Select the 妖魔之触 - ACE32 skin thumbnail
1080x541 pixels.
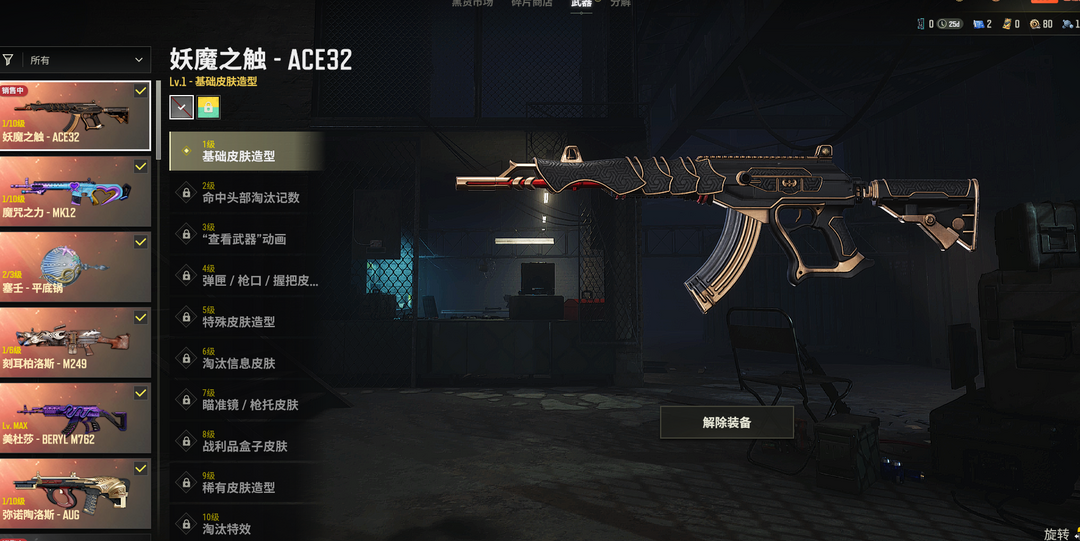coord(75,115)
